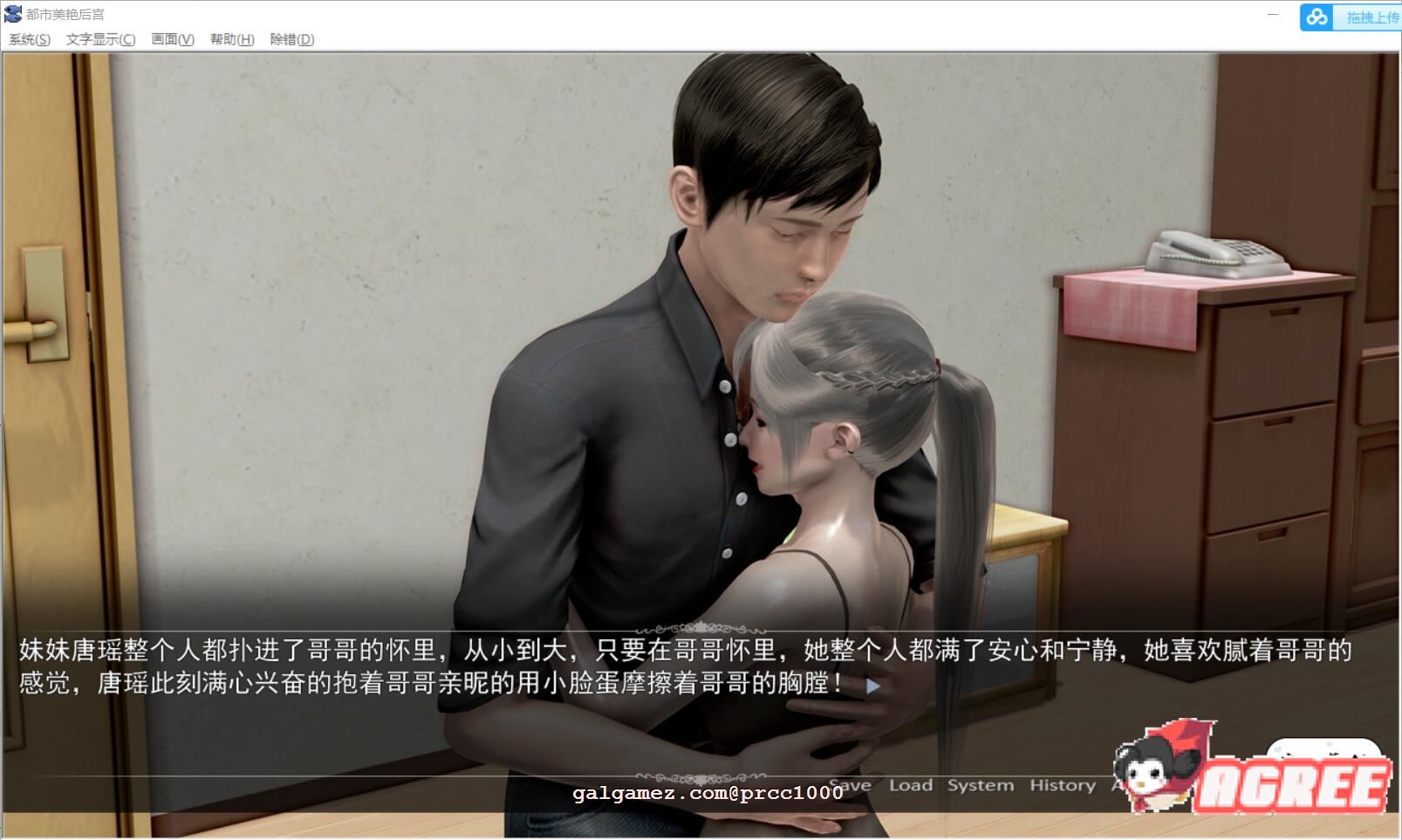Click the Baidu Netdisk cloud icon top right
The image size is (1402, 840).
tap(1317, 15)
